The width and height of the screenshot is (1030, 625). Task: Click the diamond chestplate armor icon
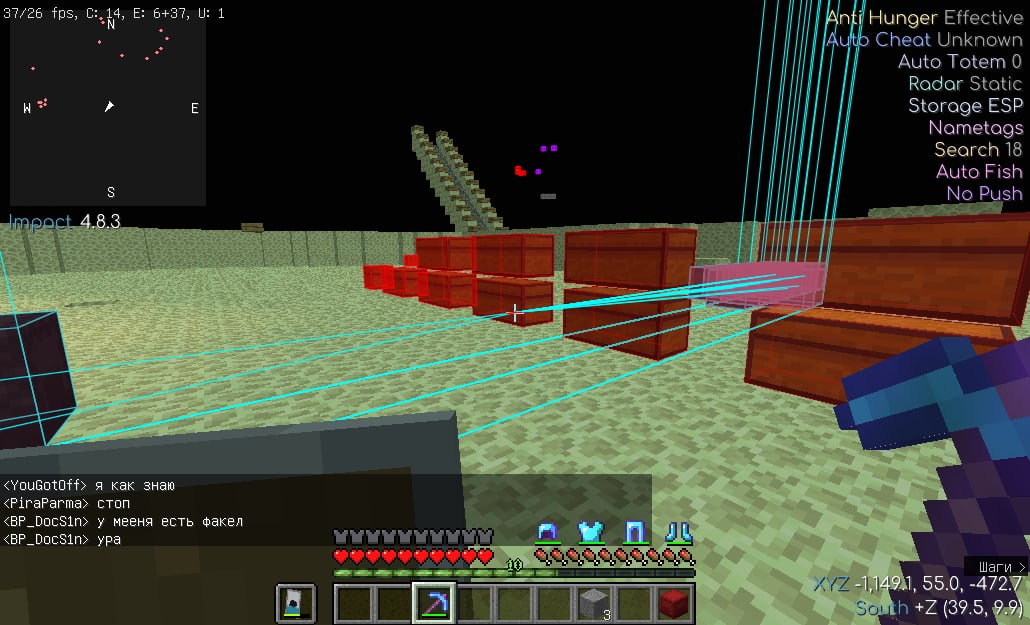point(590,531)
